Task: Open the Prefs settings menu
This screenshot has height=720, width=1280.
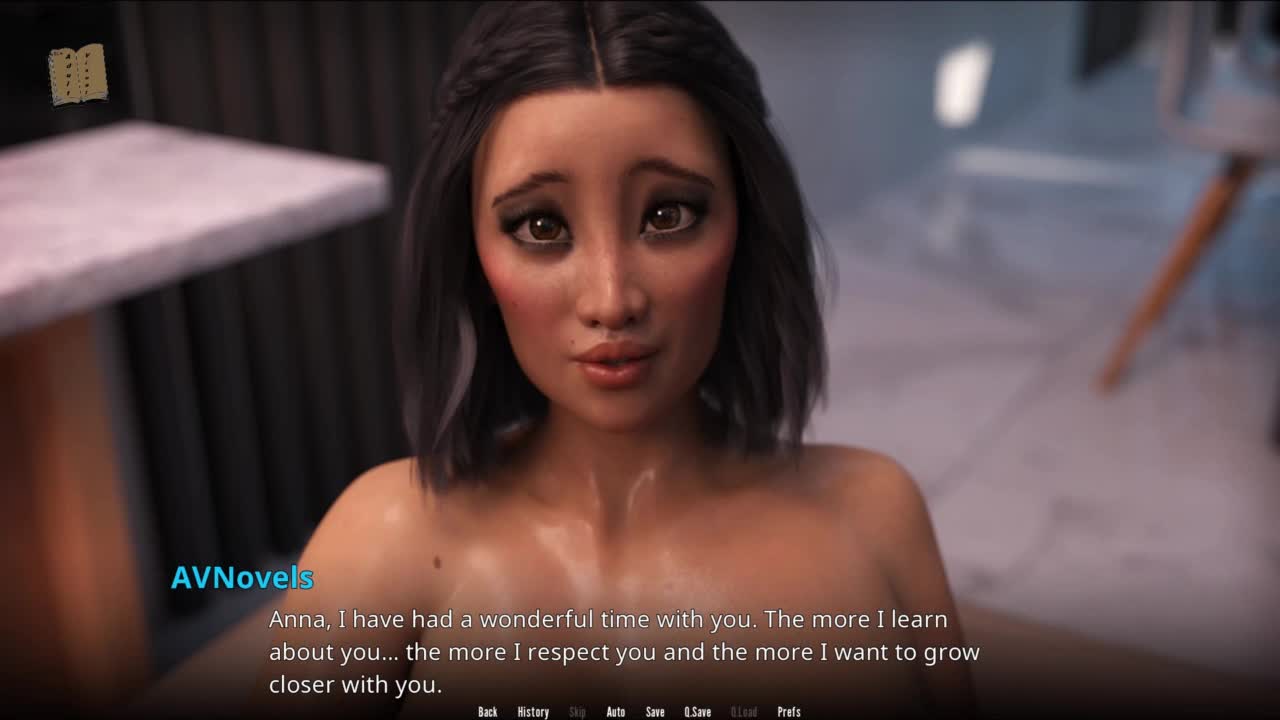Action: tap(789, 712)
